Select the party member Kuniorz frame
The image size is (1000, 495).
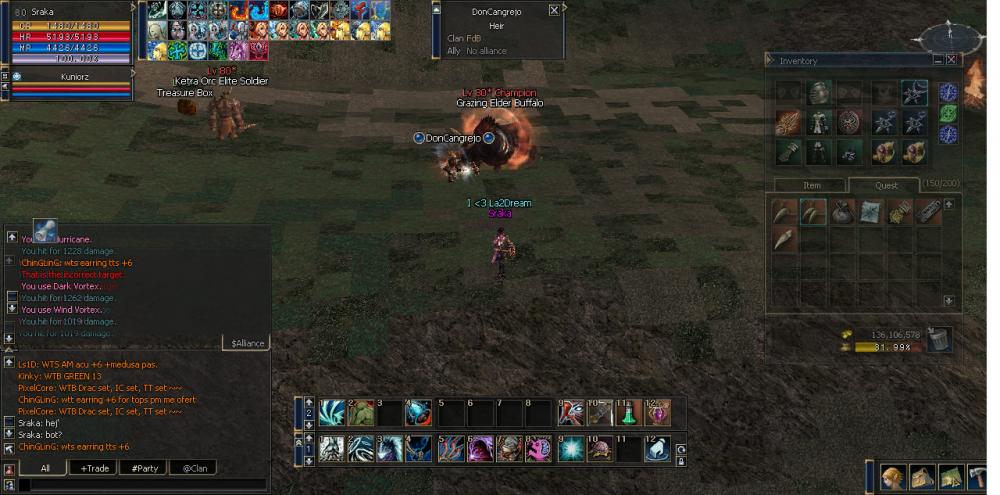(68, 76)
